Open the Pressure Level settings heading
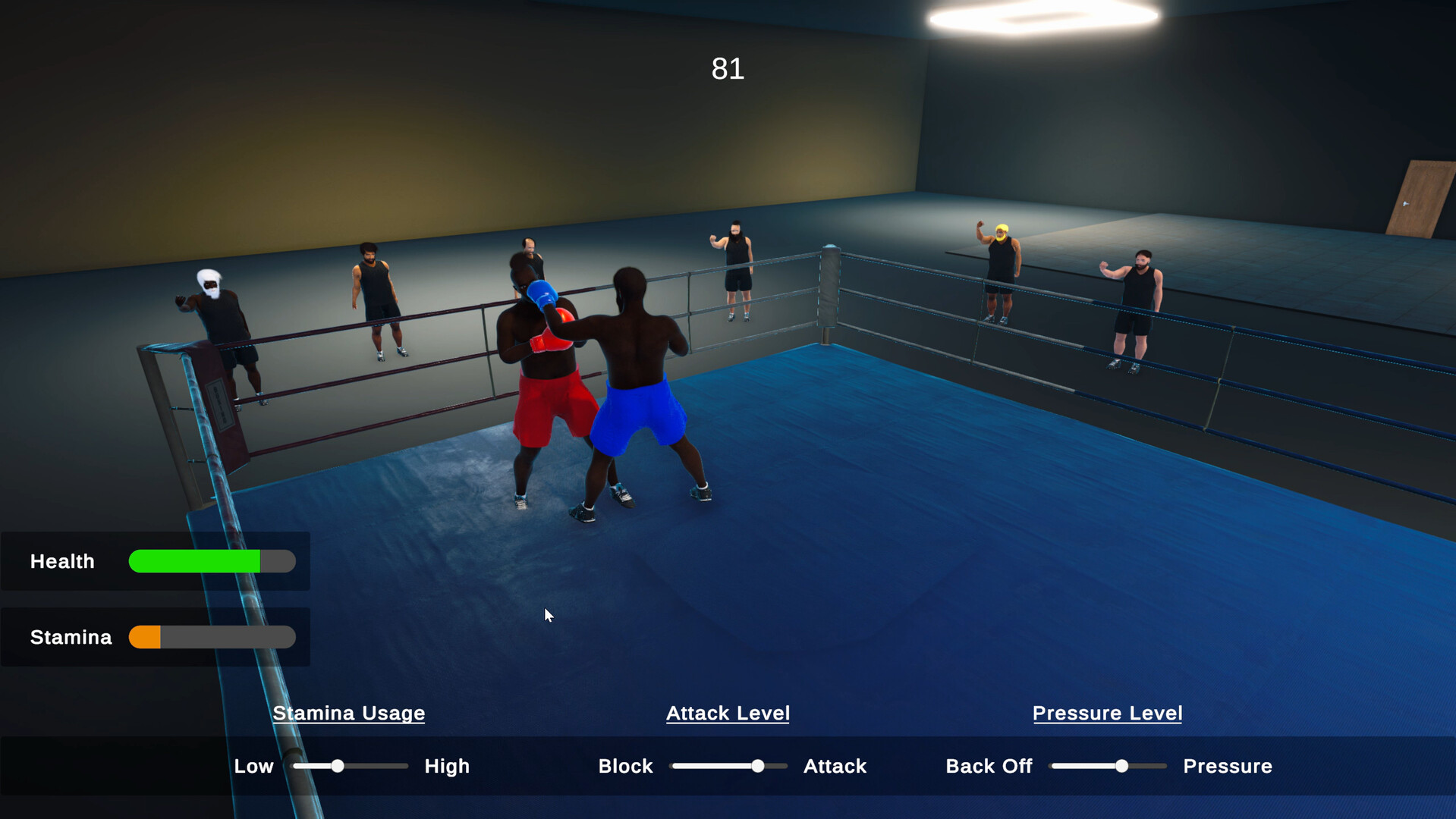This screenshot has height=819, width=1456. 1106,713
